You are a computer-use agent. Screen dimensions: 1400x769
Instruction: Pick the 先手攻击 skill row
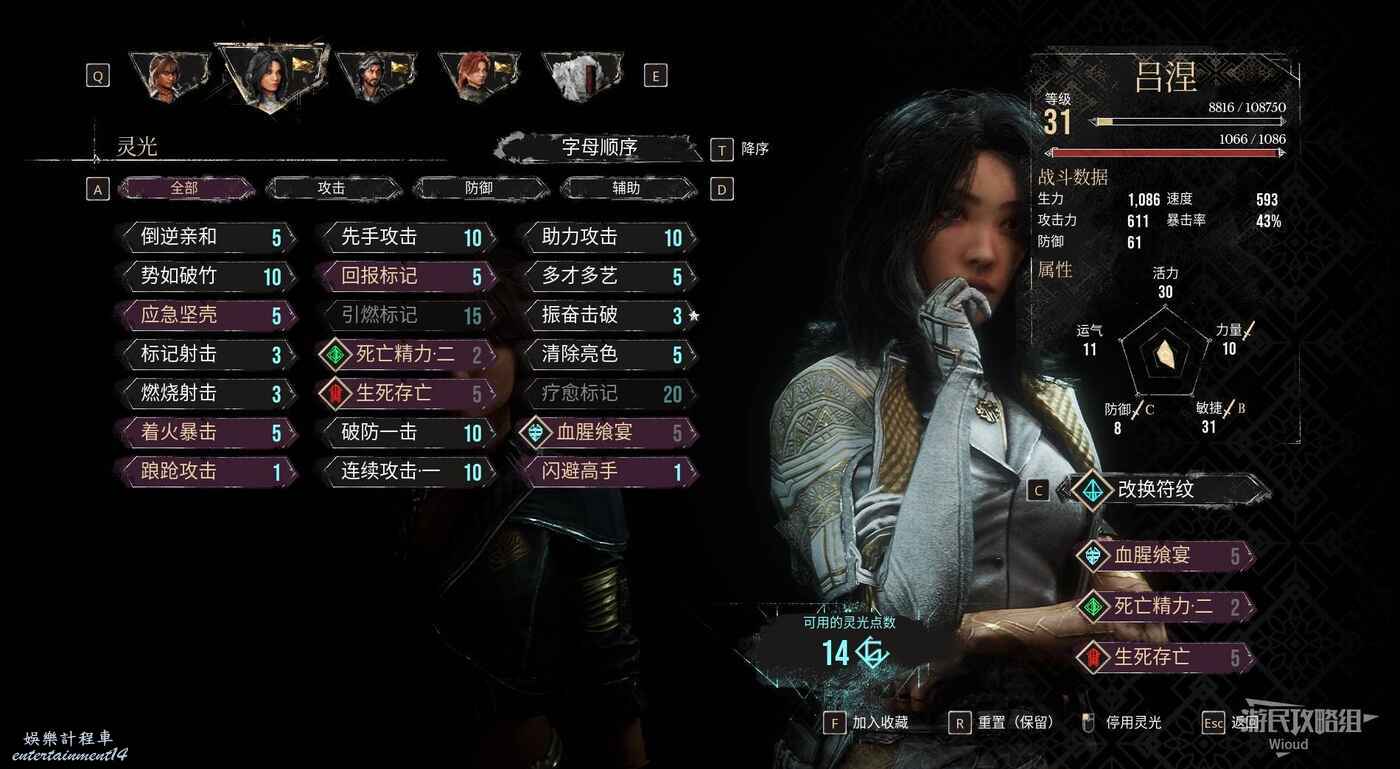pos(408,237)
